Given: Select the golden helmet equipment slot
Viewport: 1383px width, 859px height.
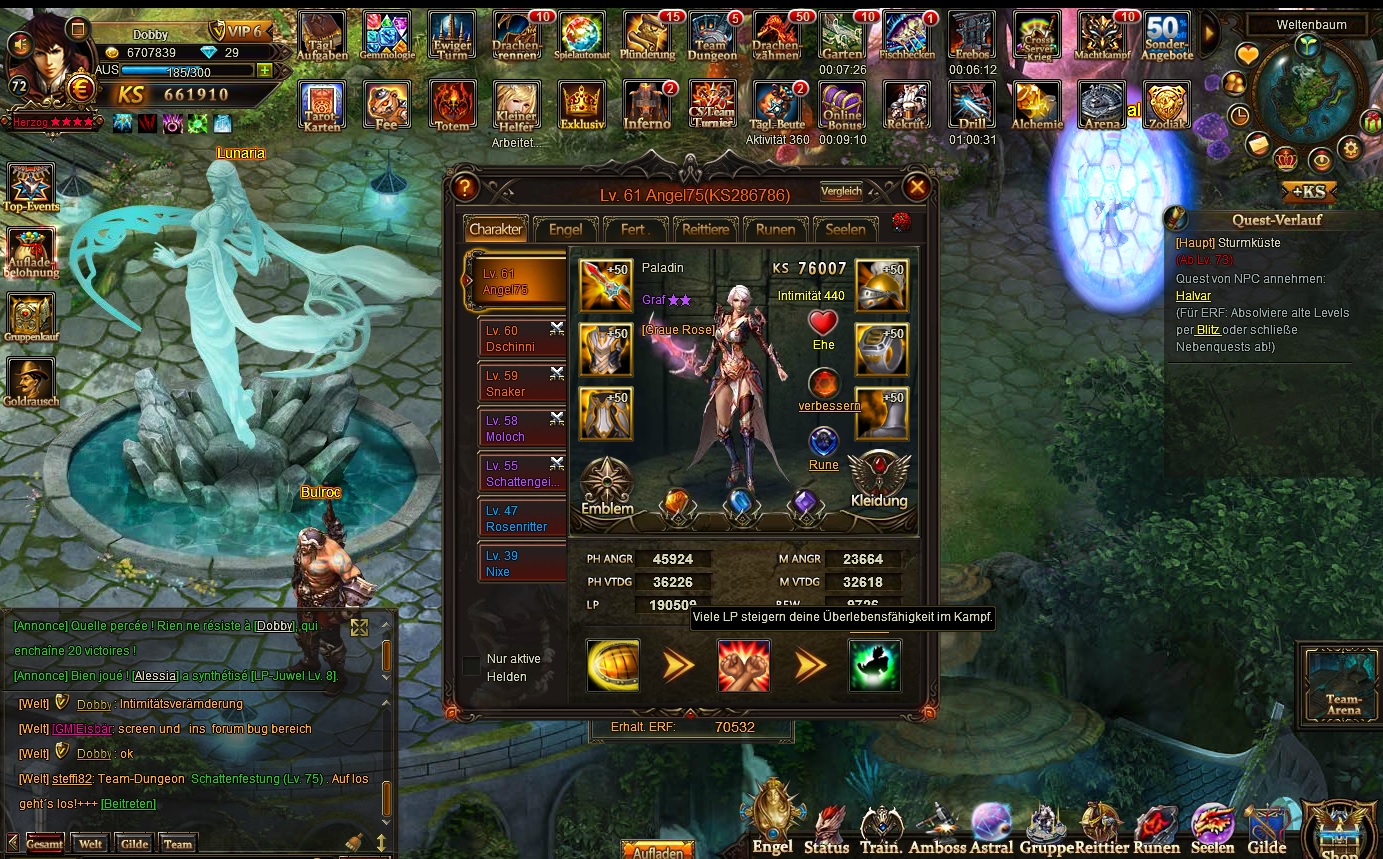Looking at the screenshot, I should click(881, 285).
